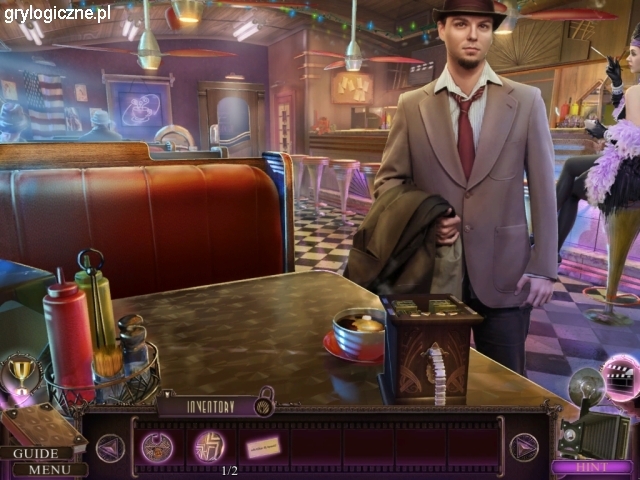Open the trophy achievements icon
This screenshot has height=480, width=640.
click(x=20, y=374)
